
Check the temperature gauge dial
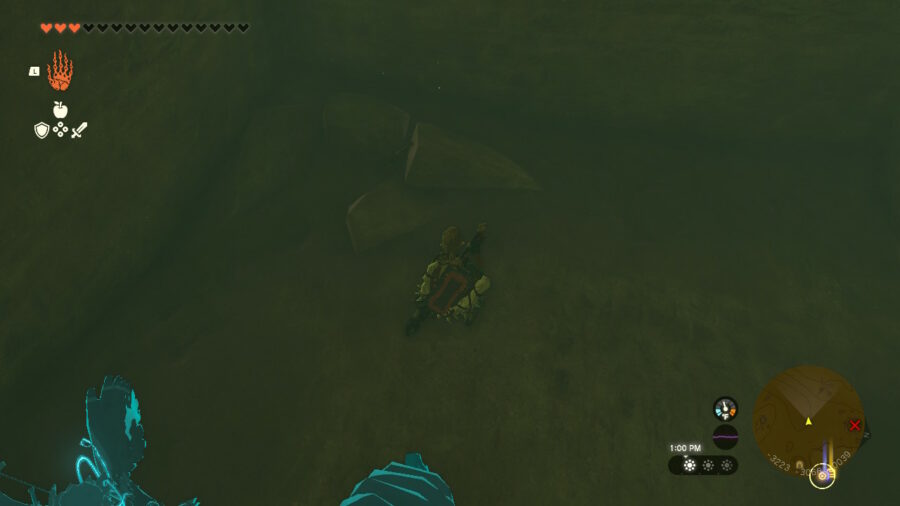click(725, 408)
